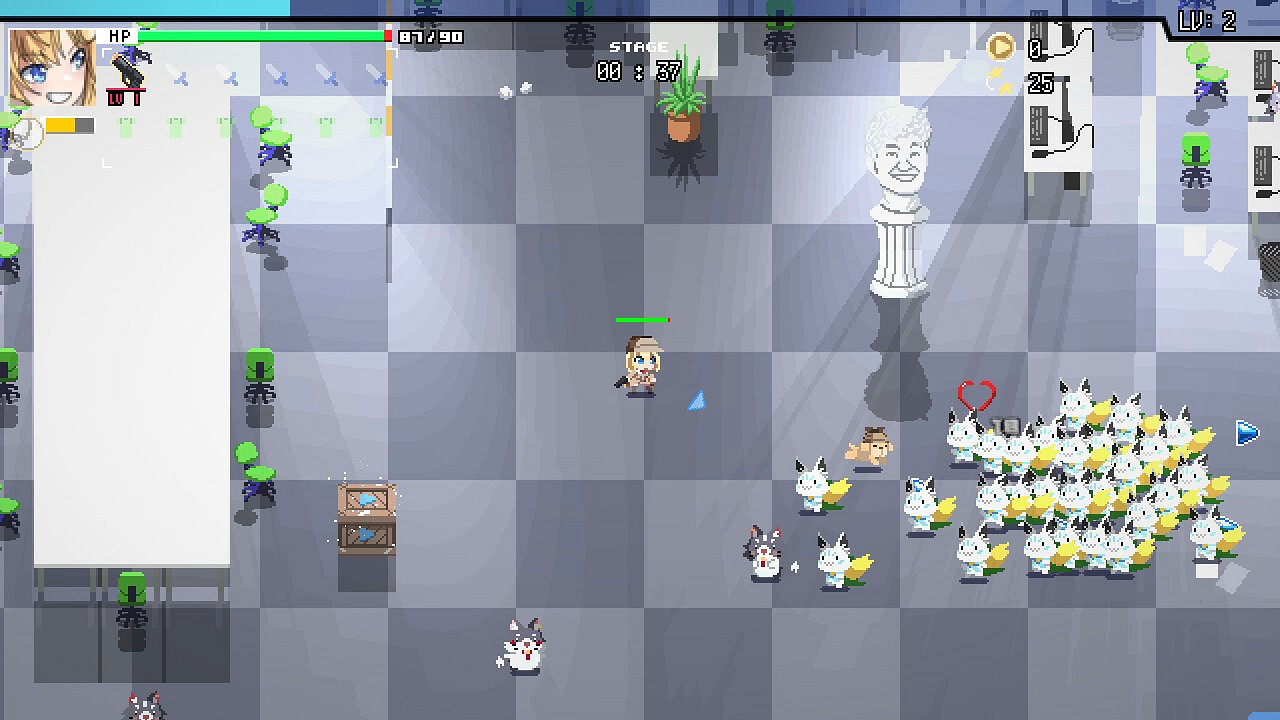This screenshot has width=1280, height=720.
Task: Click the coin counter showing 0
Action: [1036, 48]
